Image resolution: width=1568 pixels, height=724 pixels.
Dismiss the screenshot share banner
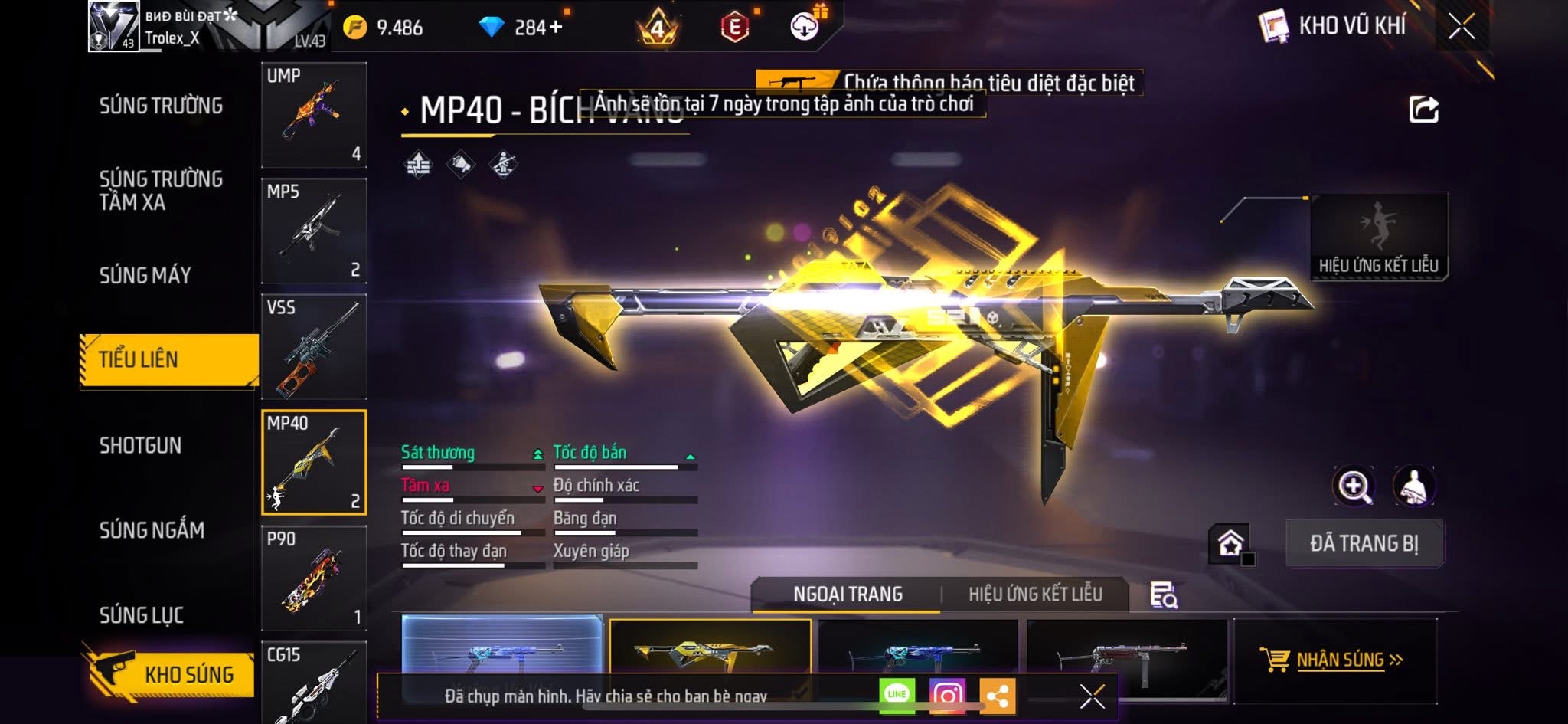(1092, 696)
